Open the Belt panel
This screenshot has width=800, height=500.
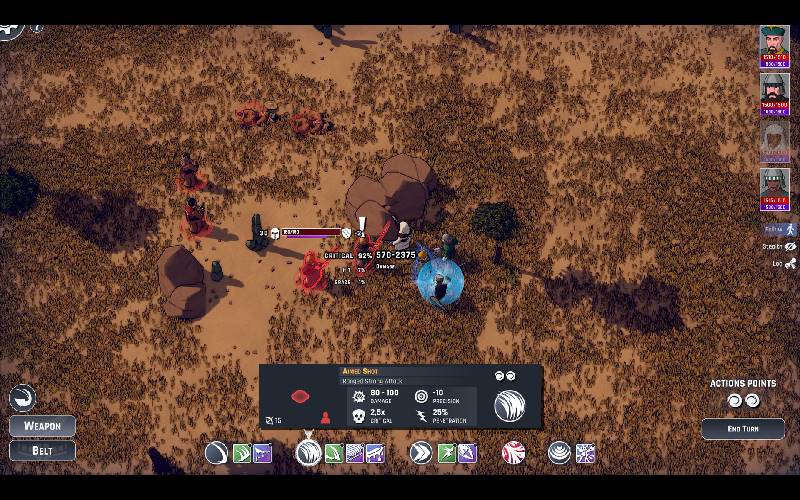coord(42,450)
